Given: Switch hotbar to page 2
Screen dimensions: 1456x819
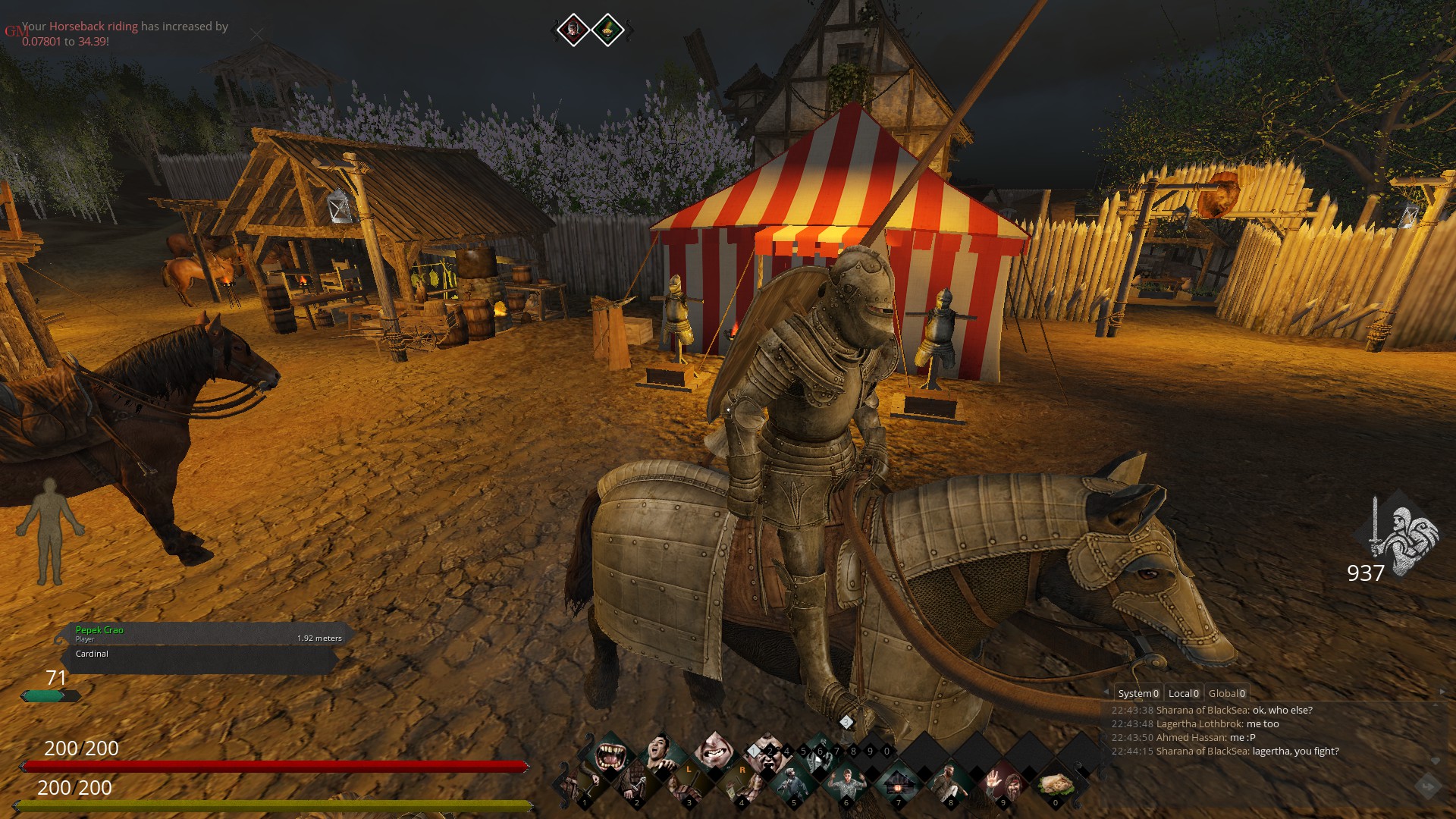Looking at the screenshot, I should [770, 752].
